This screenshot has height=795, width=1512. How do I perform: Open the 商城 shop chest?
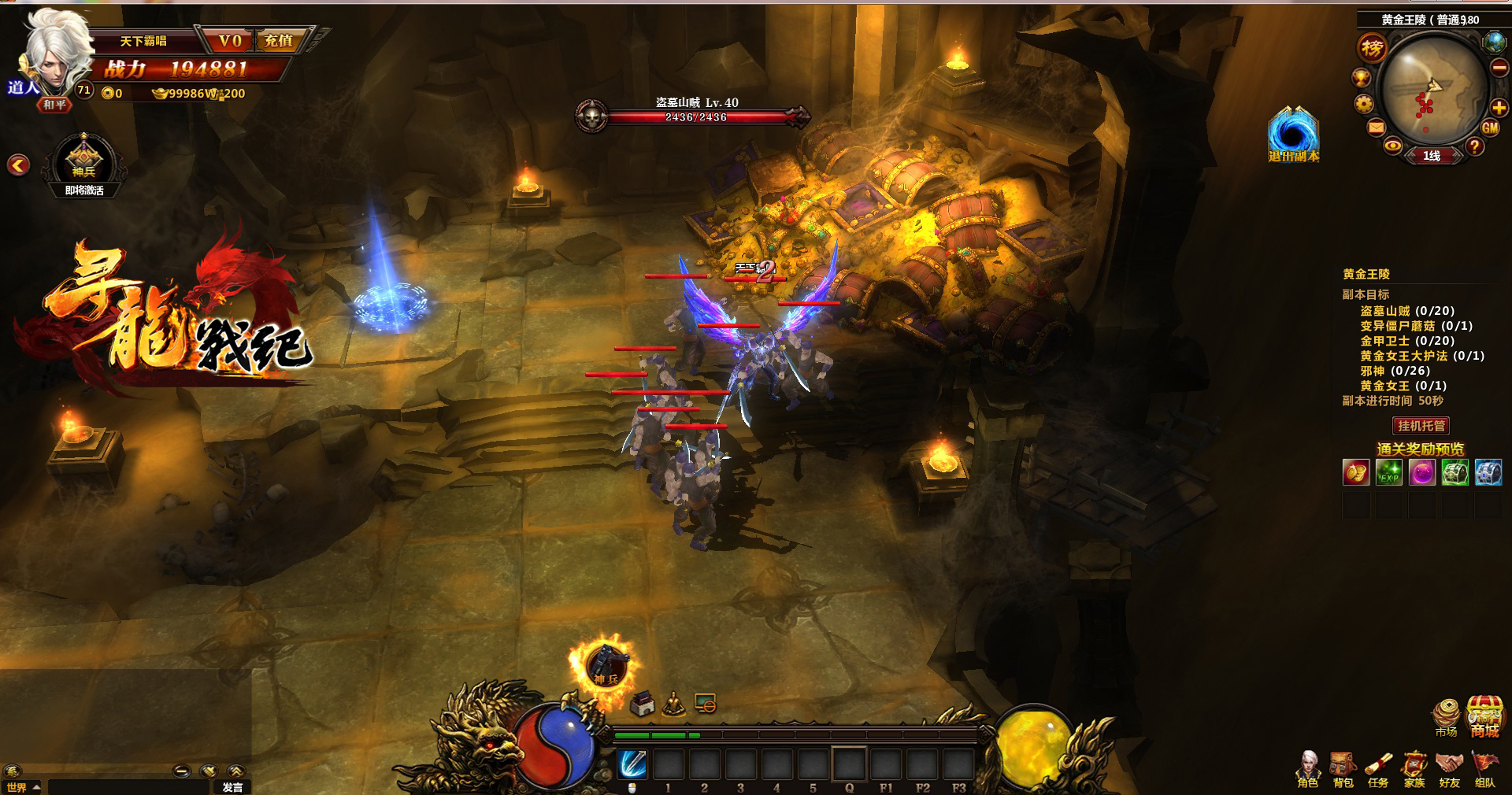coord(1484,715)
